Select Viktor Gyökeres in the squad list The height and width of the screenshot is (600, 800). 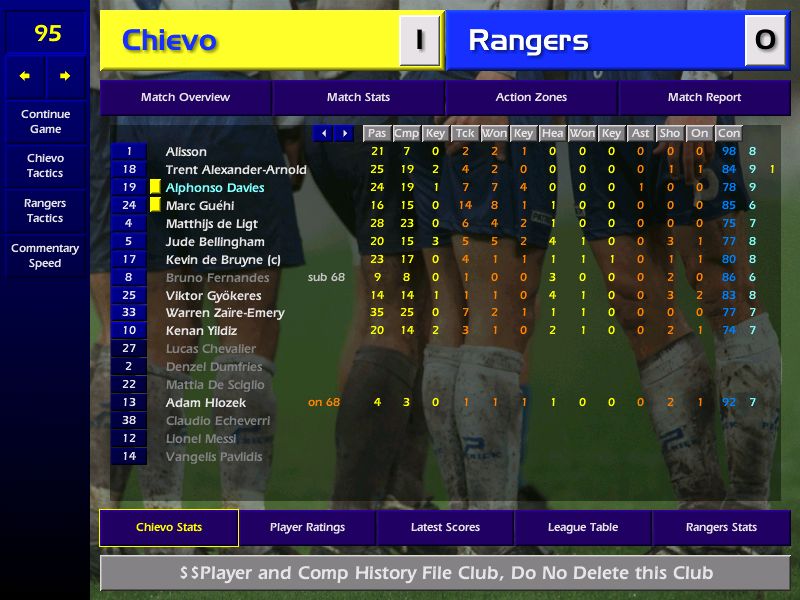pyautogui.click(x=215, y=296)
